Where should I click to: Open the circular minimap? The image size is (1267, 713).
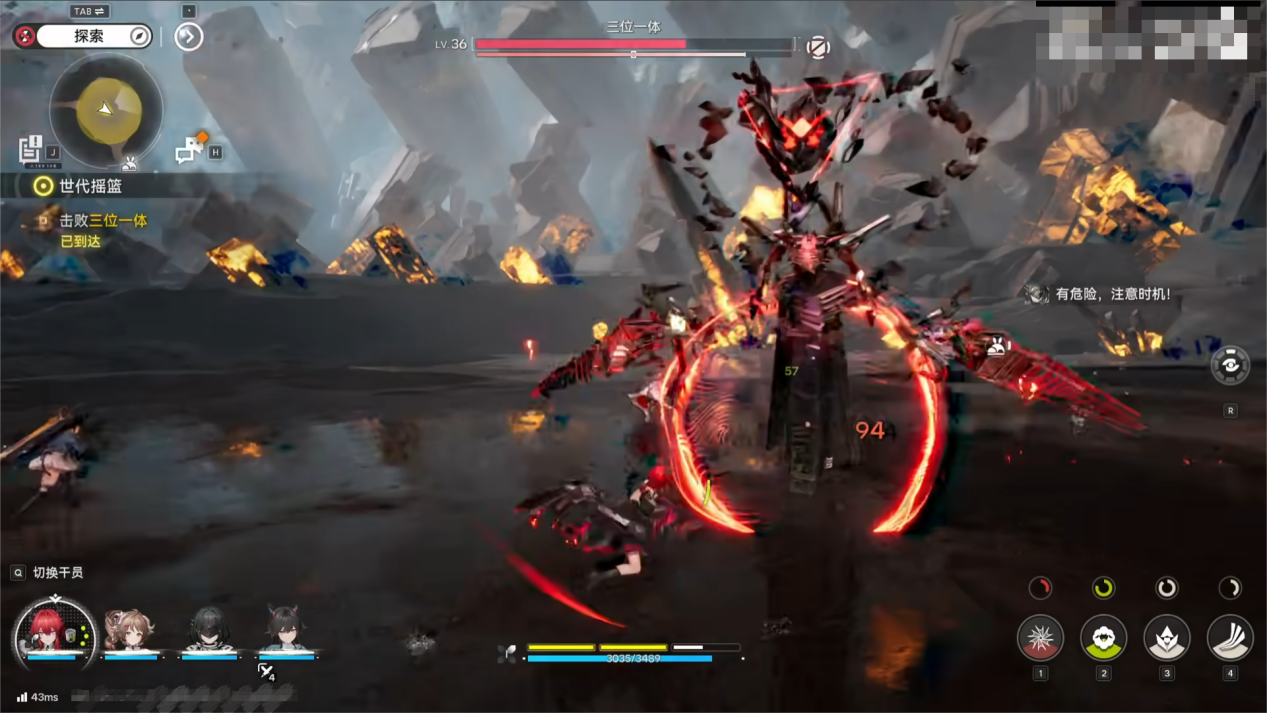[x=106, y=110]
